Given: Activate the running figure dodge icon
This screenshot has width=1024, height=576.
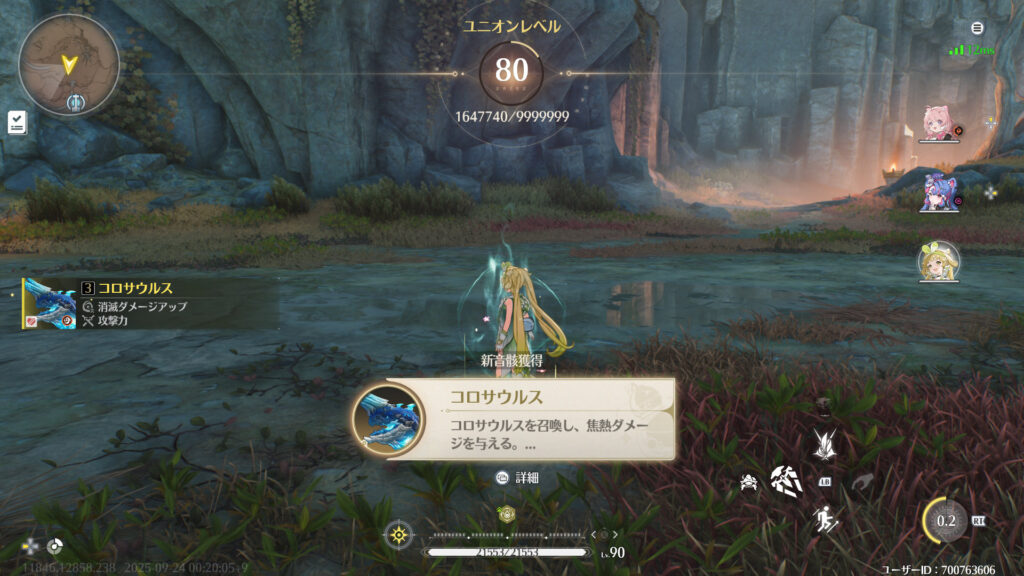Looking at the screenshot, I should pyautogui.click(x=825, y=518).
